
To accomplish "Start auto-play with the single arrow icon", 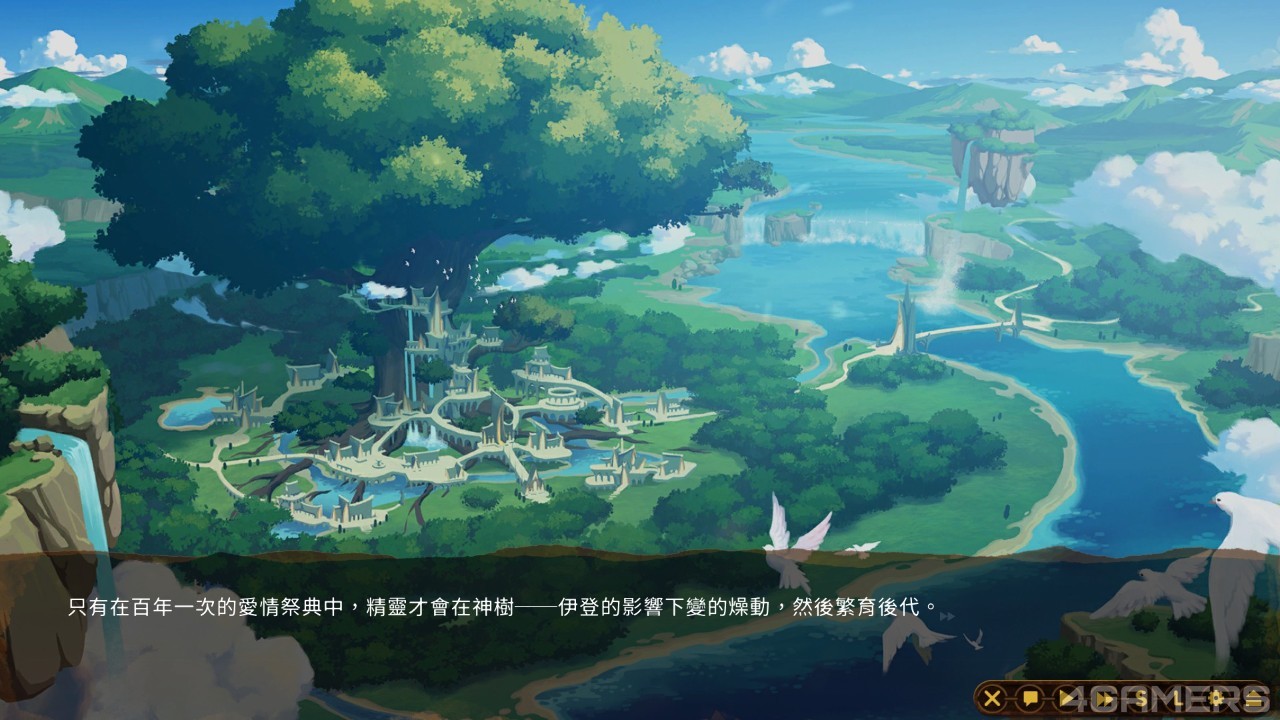I will click(x=1066, y=698).
